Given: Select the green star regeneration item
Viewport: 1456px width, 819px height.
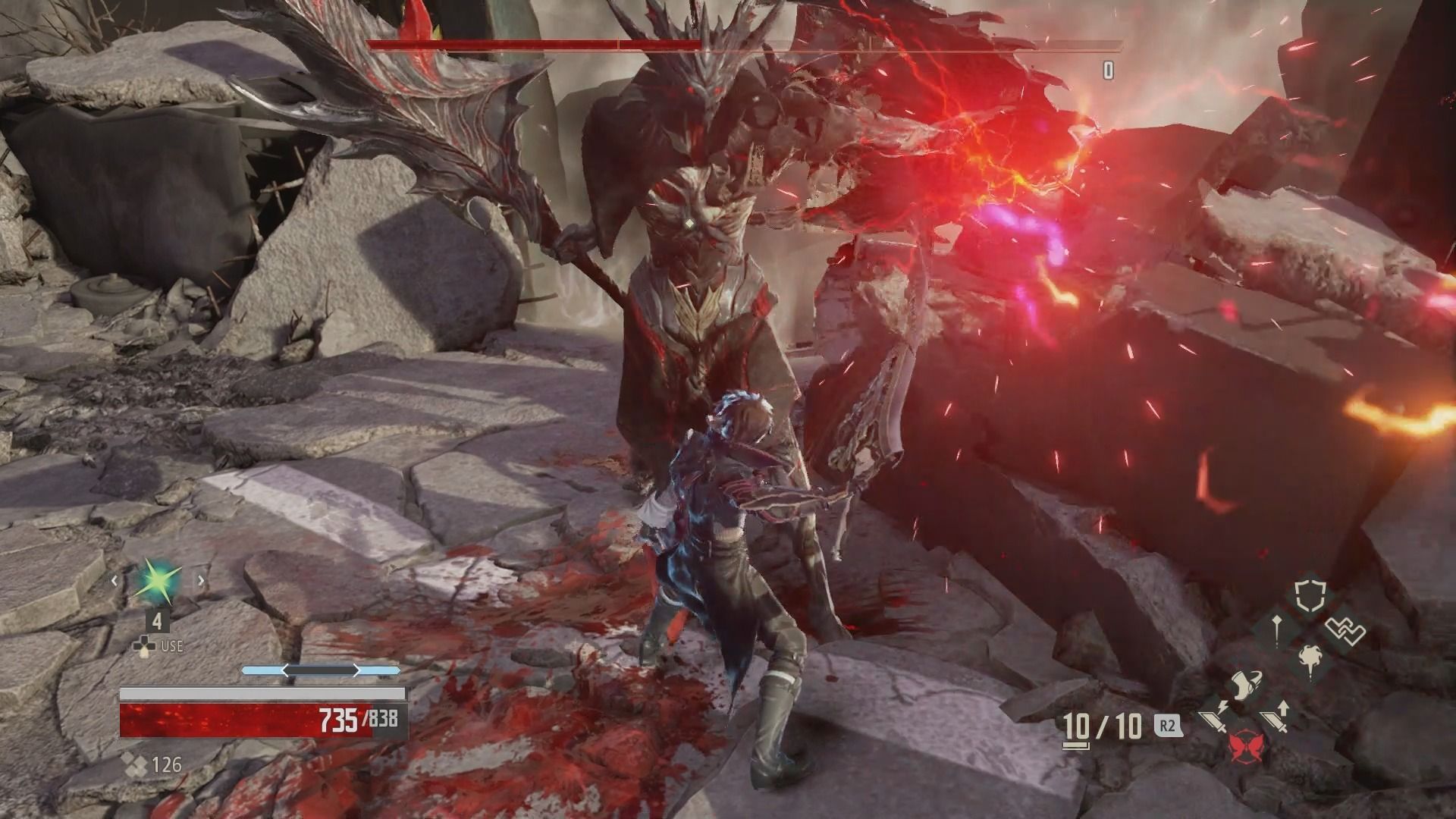Looking at the screenshot, I should pos(157,582).
